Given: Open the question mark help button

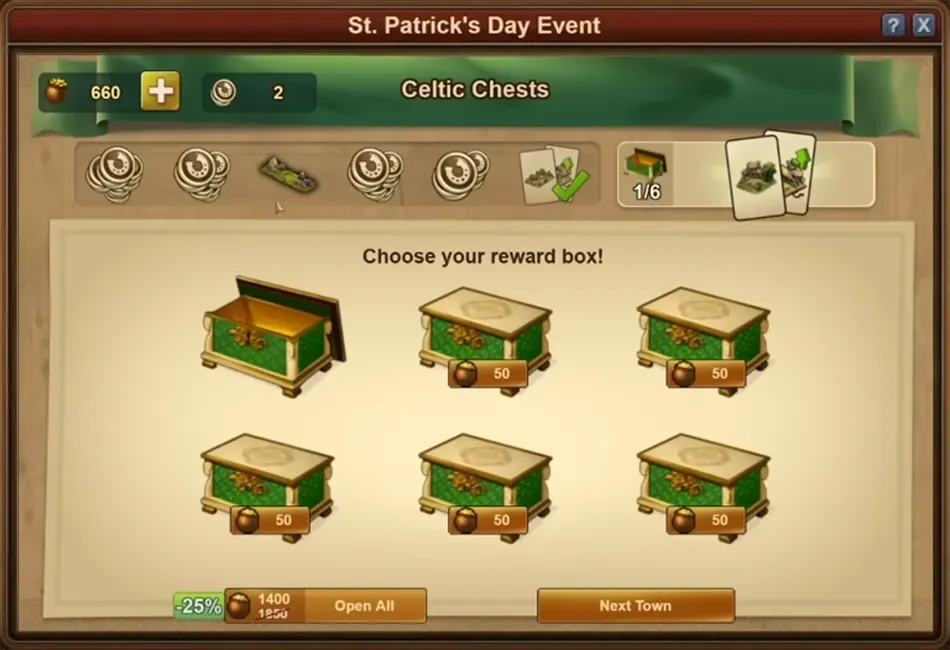Looking at the screenshot, I should click(893, 26).
